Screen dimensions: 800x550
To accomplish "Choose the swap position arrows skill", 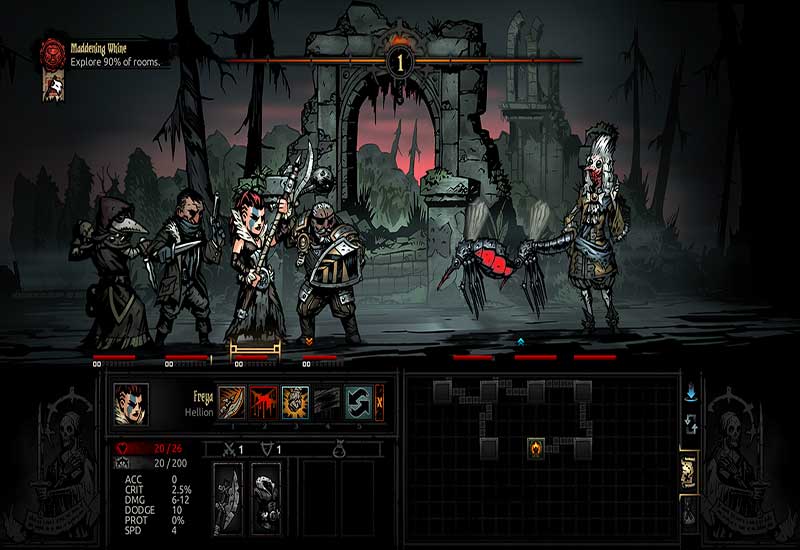I will (x=358, y=401).
